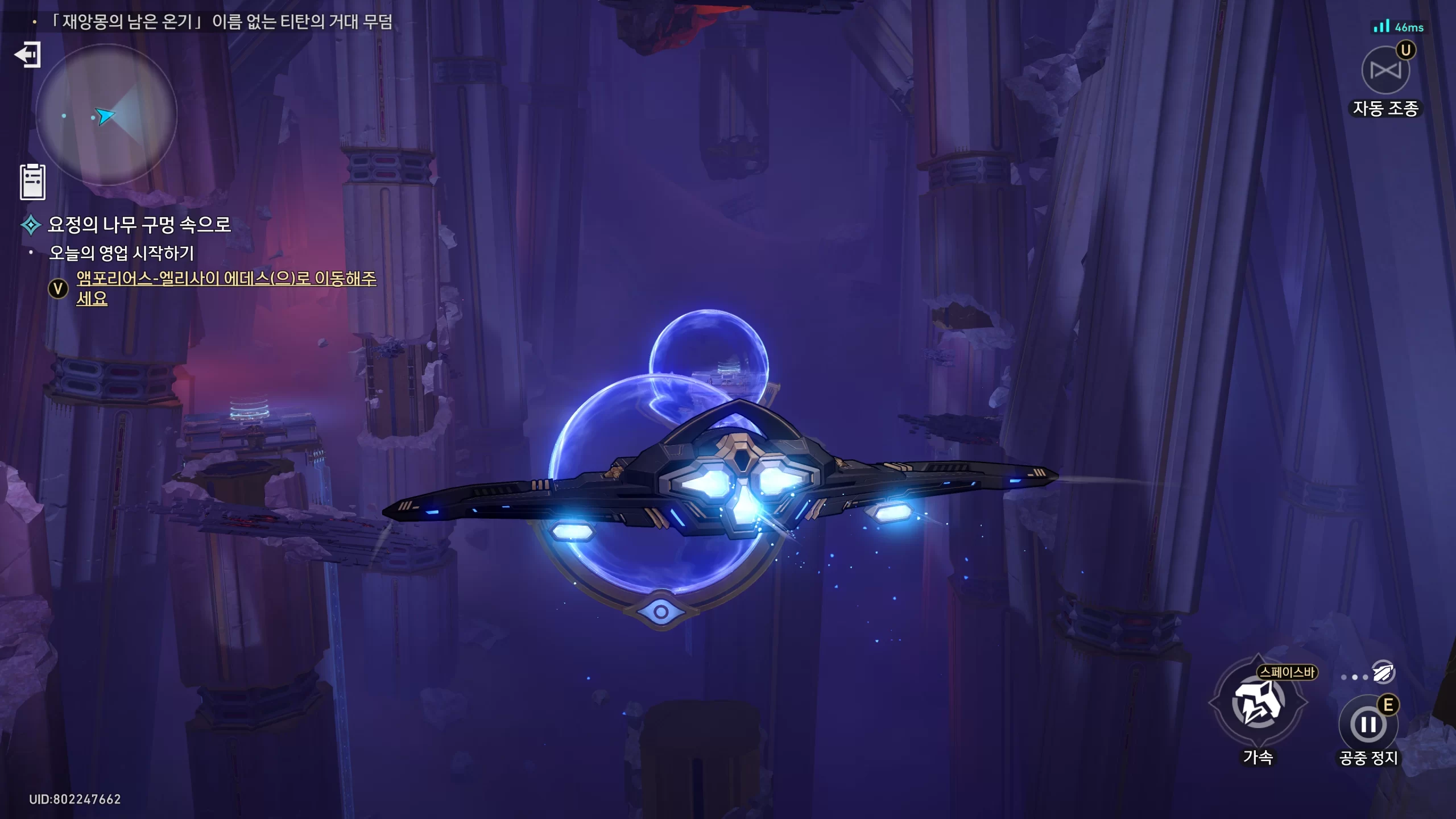Activate the 가속 boost ability

[x=1258, y=704]
